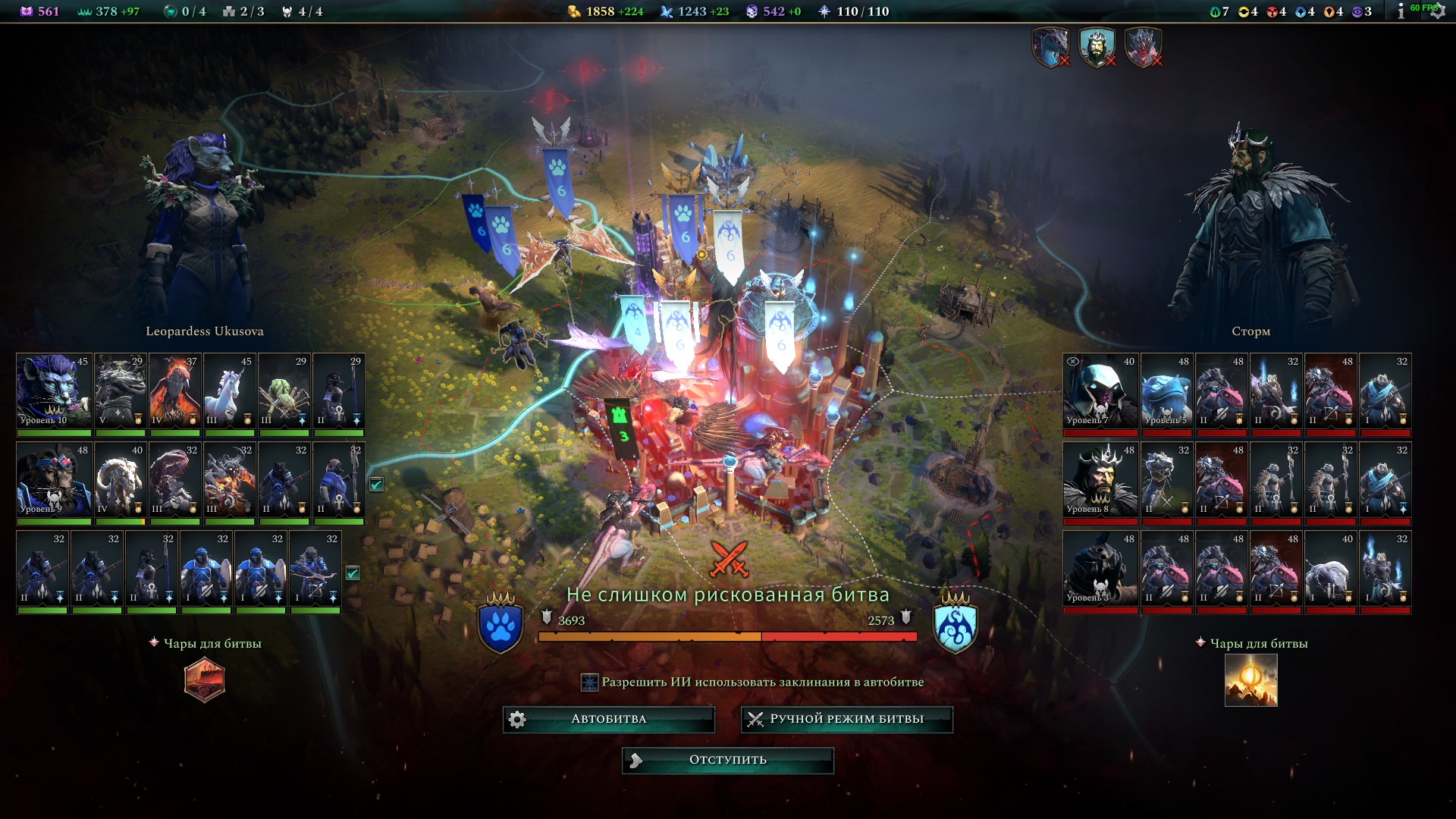Select Leopardess hero level 10 unit card
1456x819 pixels.
click(x=53, y=391)
